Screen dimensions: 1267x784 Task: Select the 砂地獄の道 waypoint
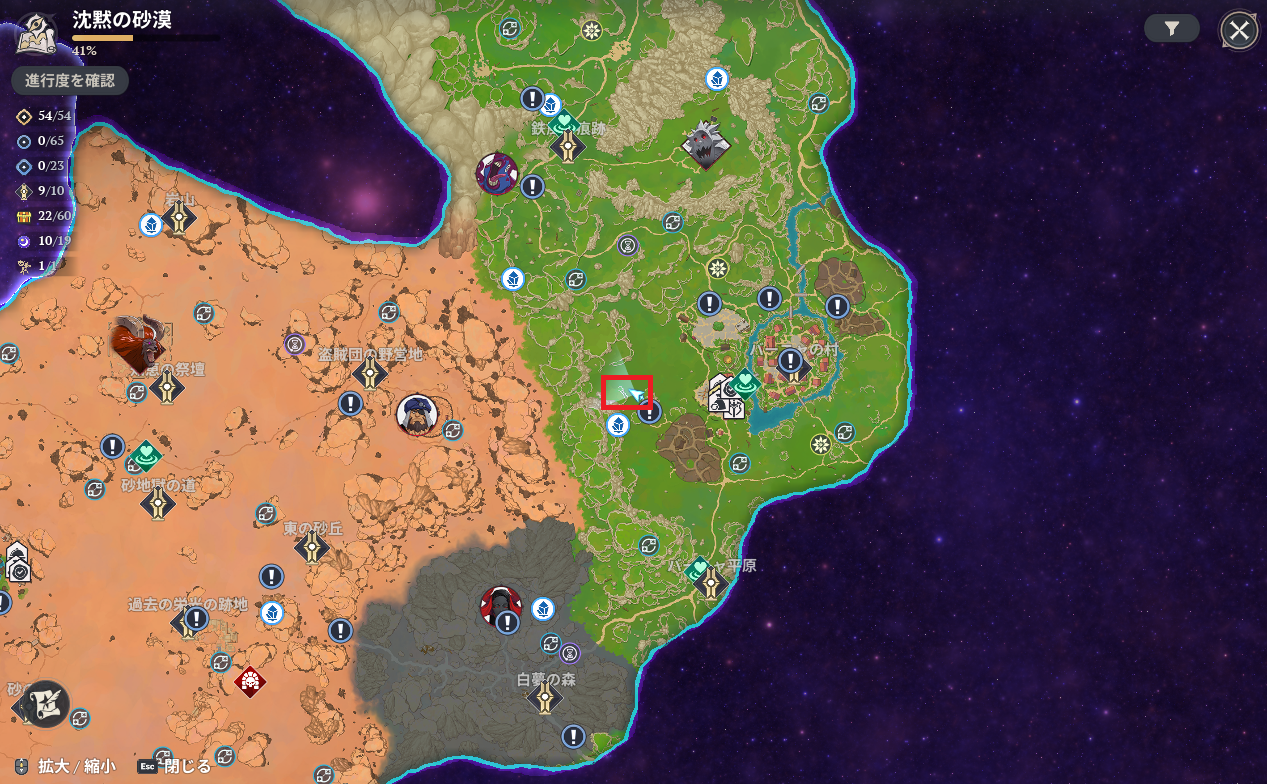158,504
